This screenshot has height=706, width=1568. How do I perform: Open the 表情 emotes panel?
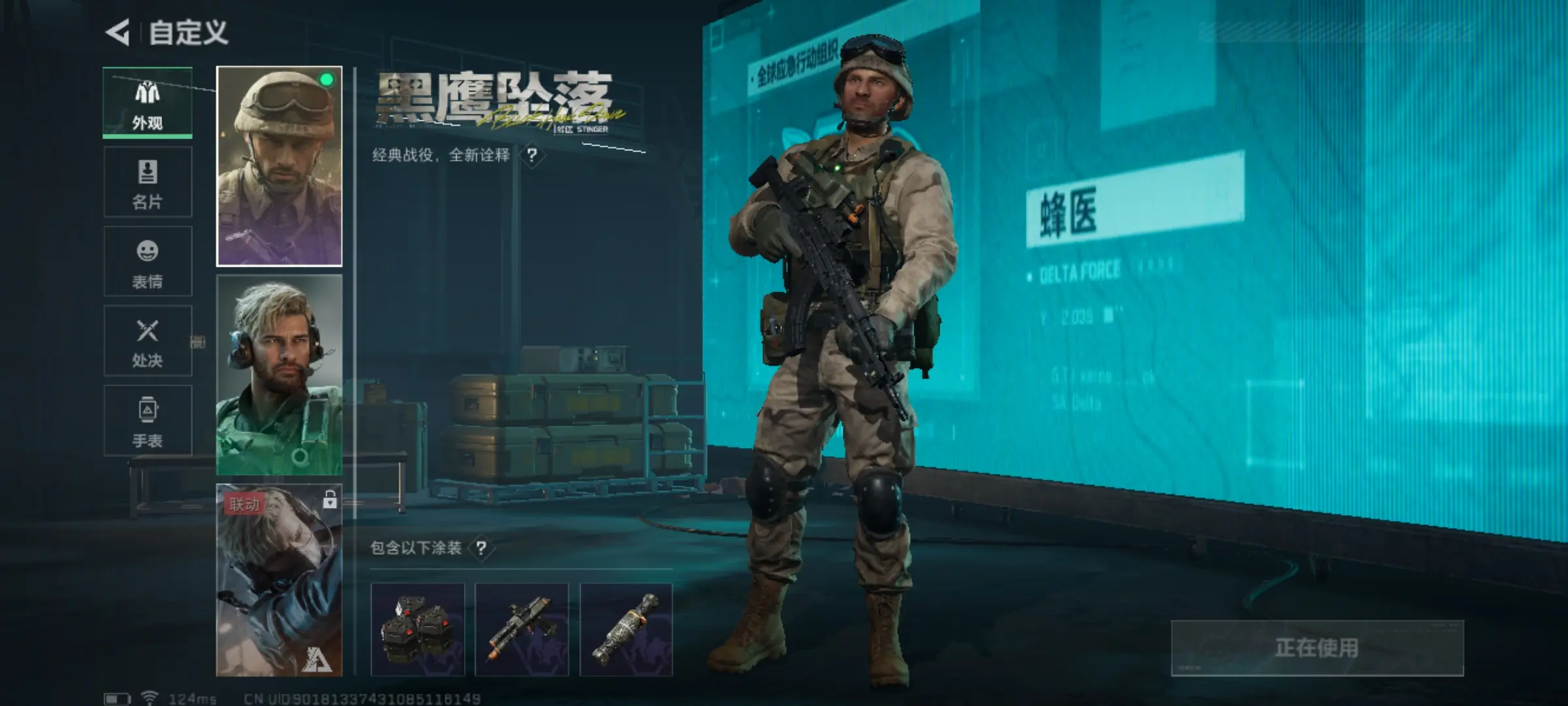pos(148,263)
